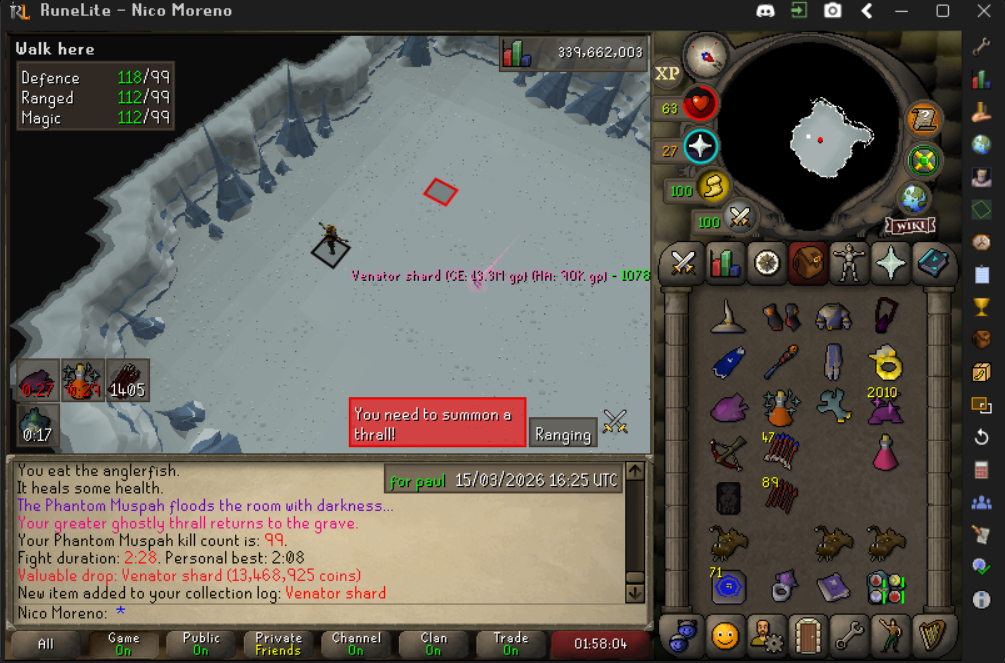
Task: Drink the pink potion in inventory
Action: pyautogui.click(x=885, y=452)
